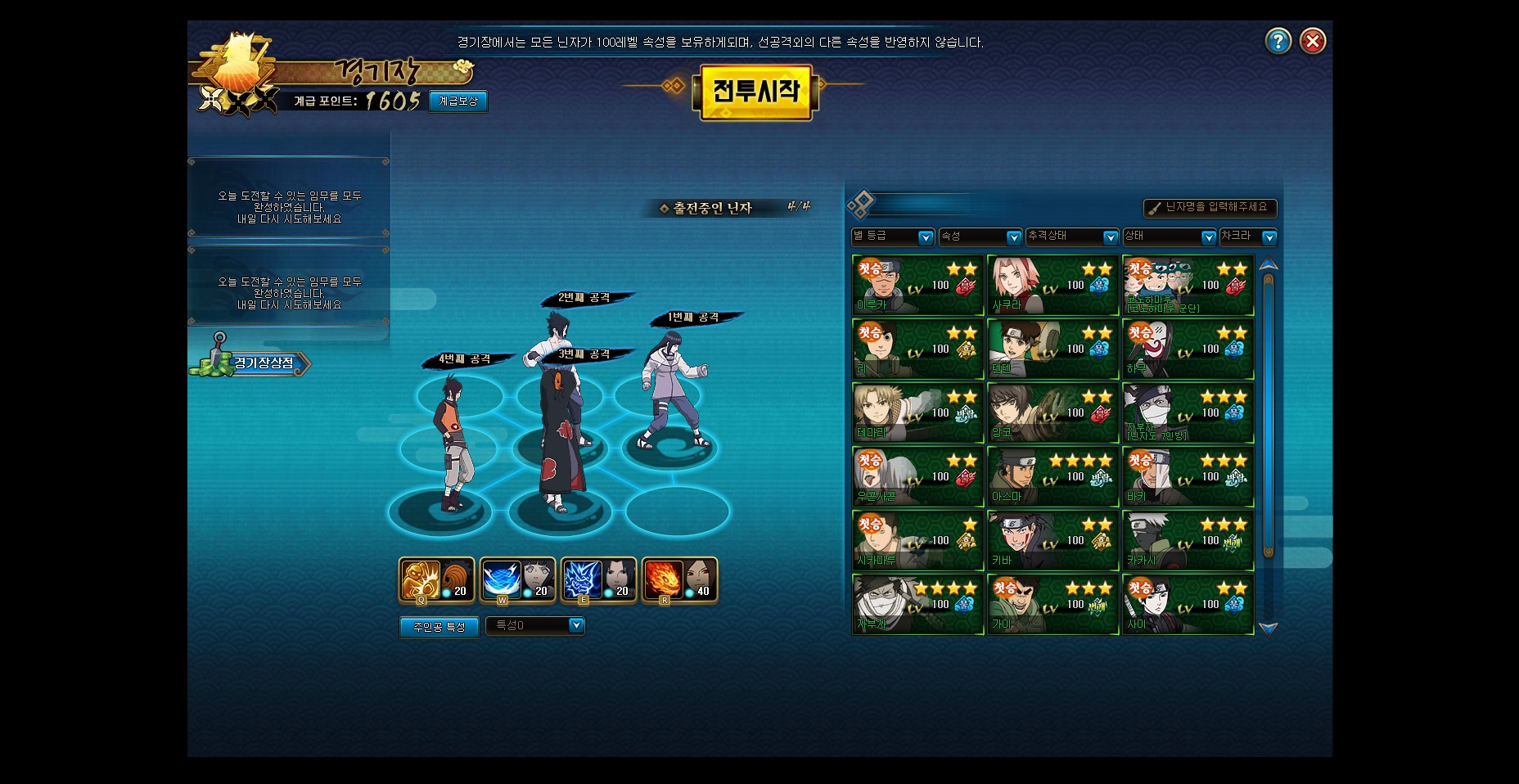This screenshot has height=784, width=1519.
Task: Open the 차크라 chakra filter dropdown
Action: pos(1247,237)
